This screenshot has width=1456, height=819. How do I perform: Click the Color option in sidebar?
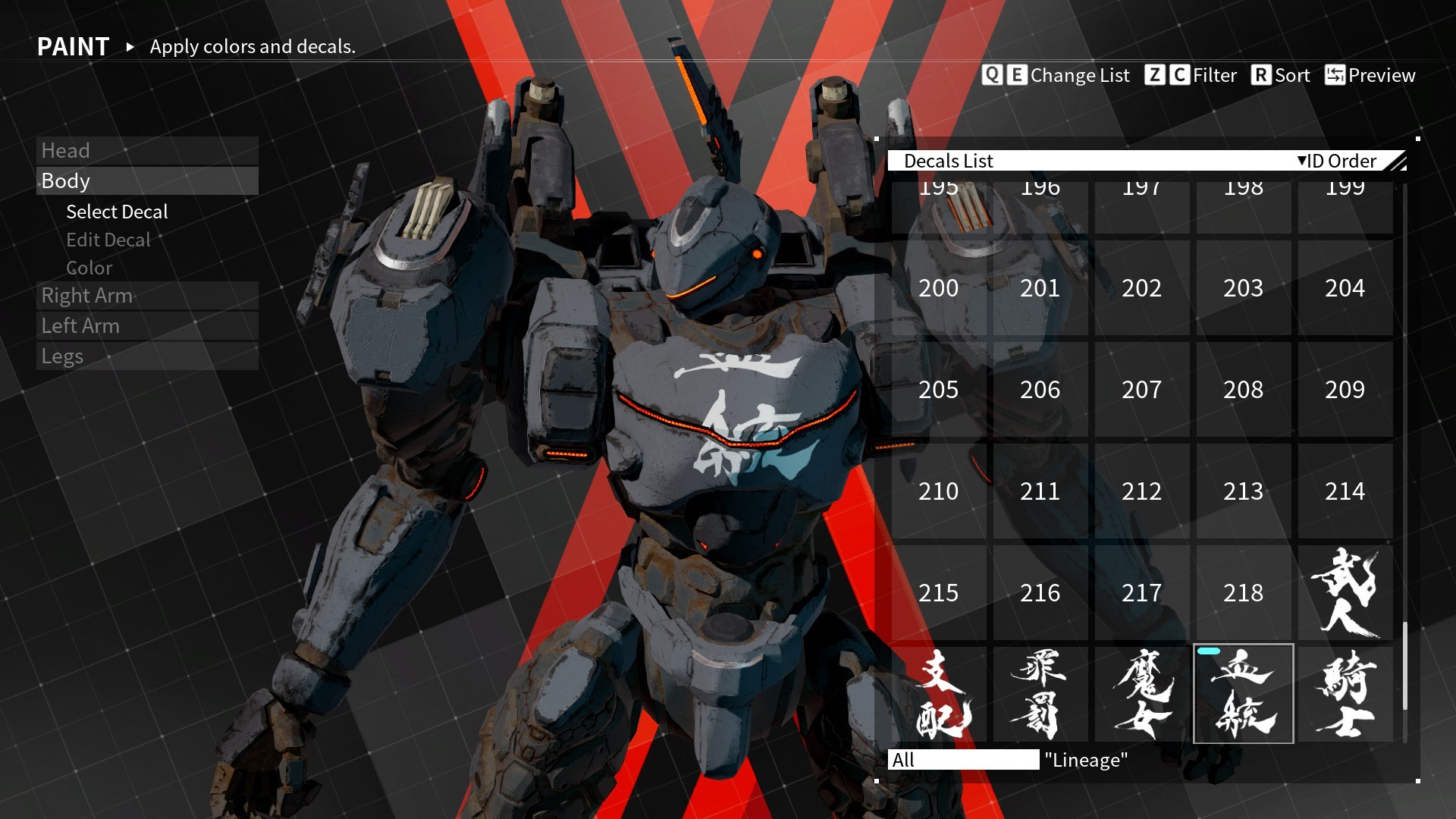[x=89, y=268]
